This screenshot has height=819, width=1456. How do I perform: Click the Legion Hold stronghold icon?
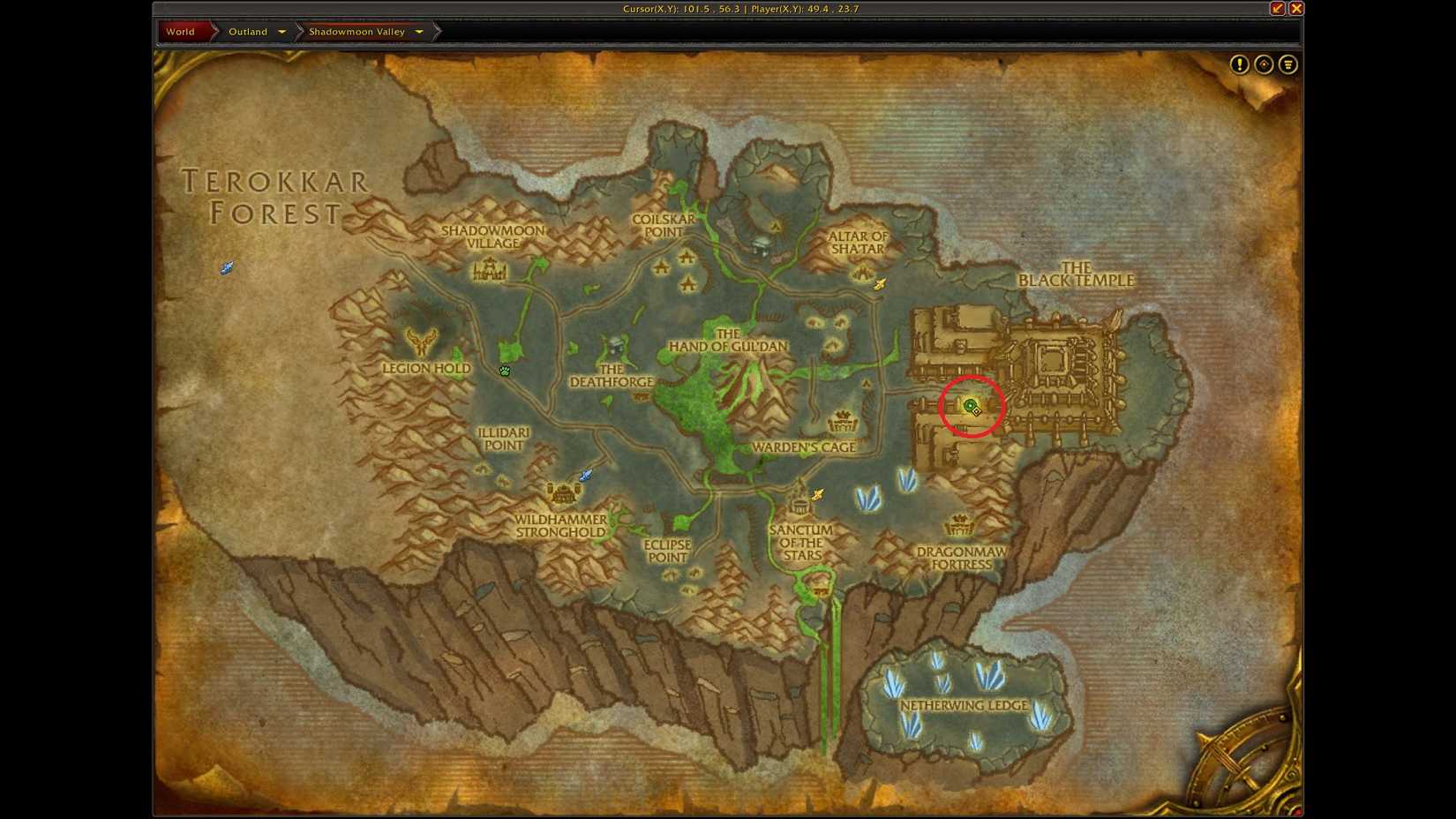click(x=421, y=340)
